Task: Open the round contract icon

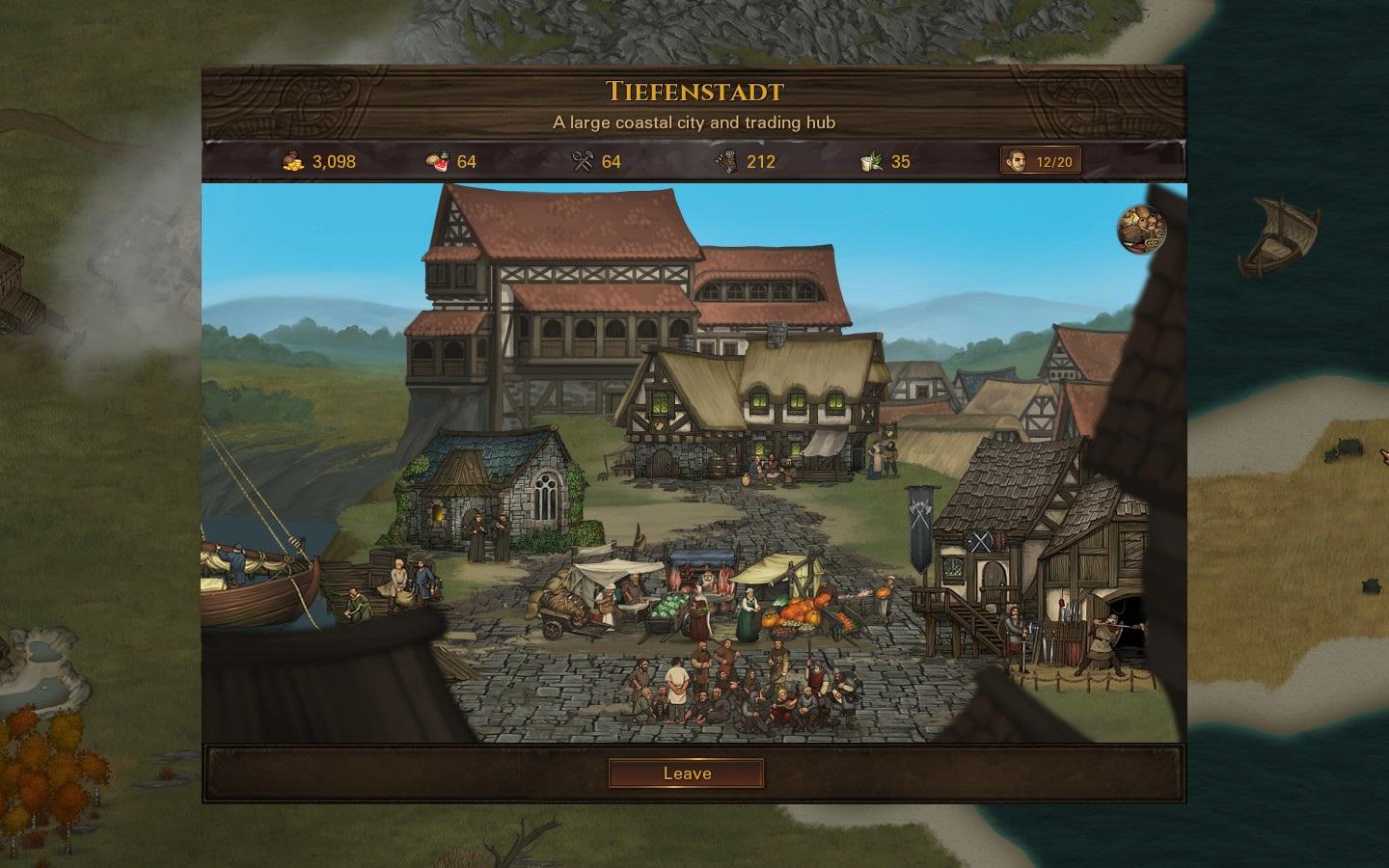Action: point(1142,228)
